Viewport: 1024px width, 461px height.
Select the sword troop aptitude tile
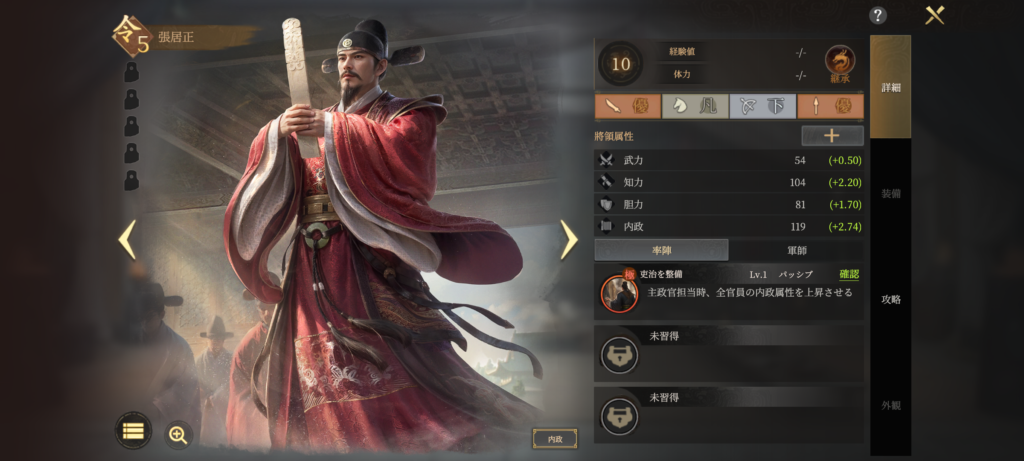click(627, 106)
